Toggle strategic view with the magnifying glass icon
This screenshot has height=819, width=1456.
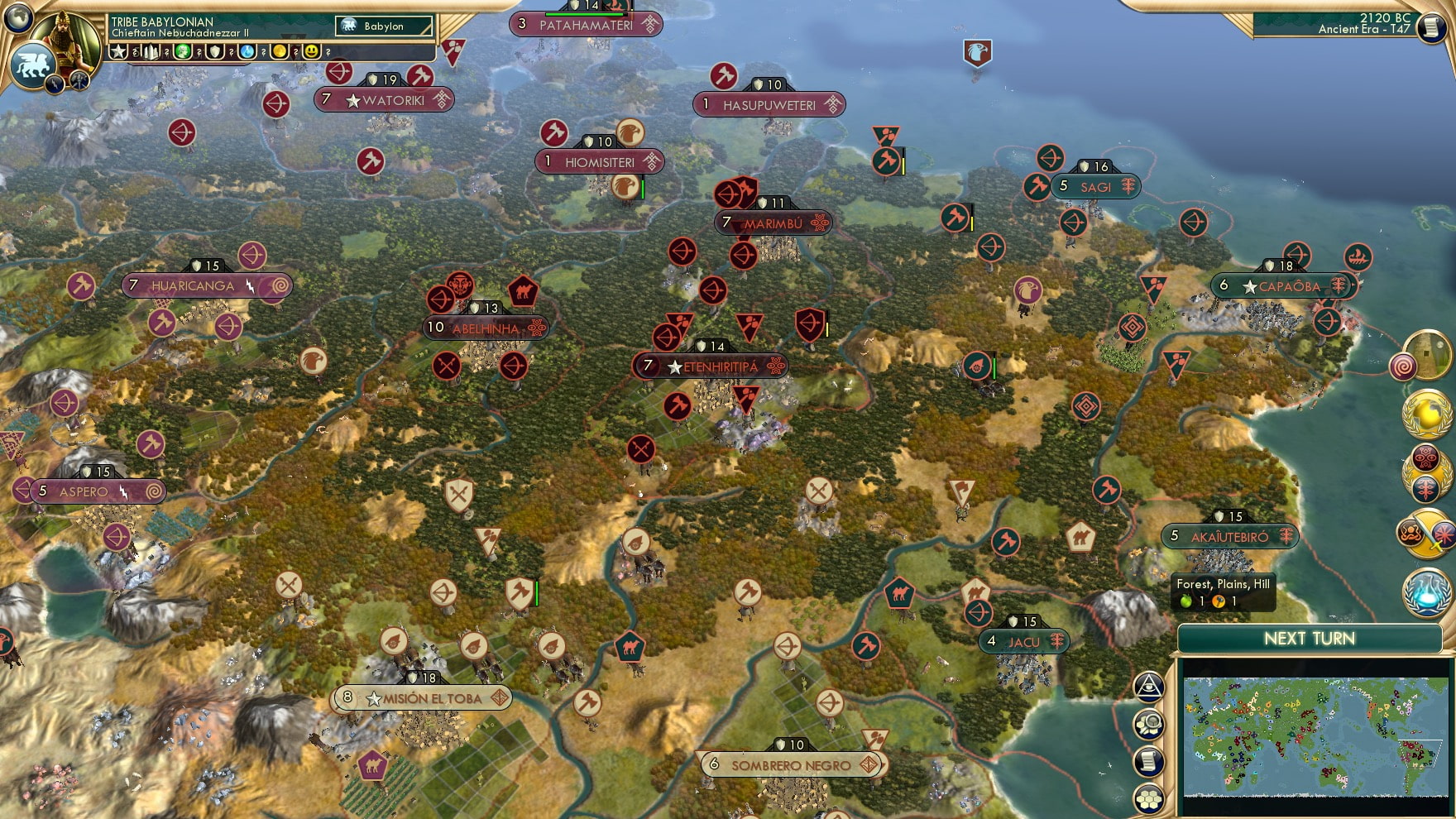click(1150, 724)
